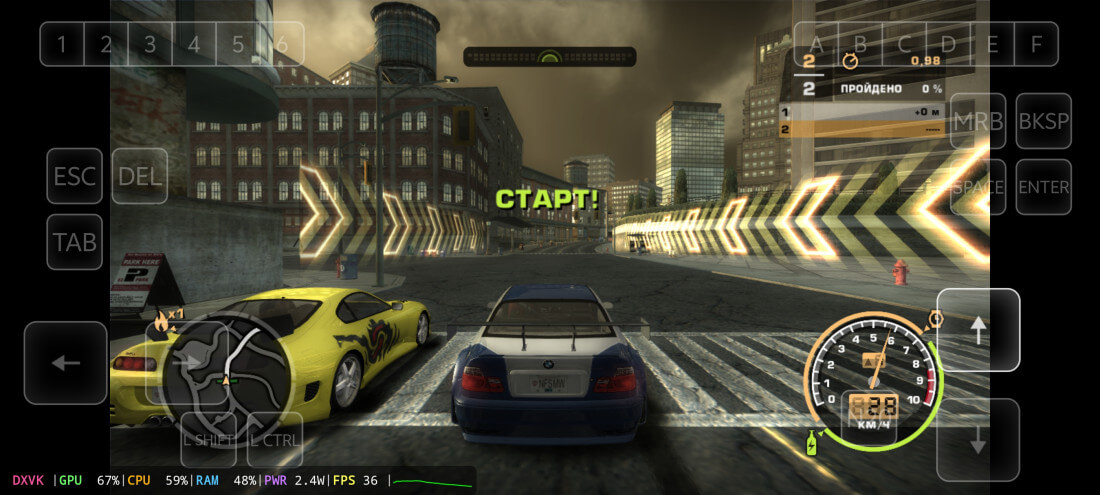
Task: Tap the TAB overlay key
Action: point(75,242)
